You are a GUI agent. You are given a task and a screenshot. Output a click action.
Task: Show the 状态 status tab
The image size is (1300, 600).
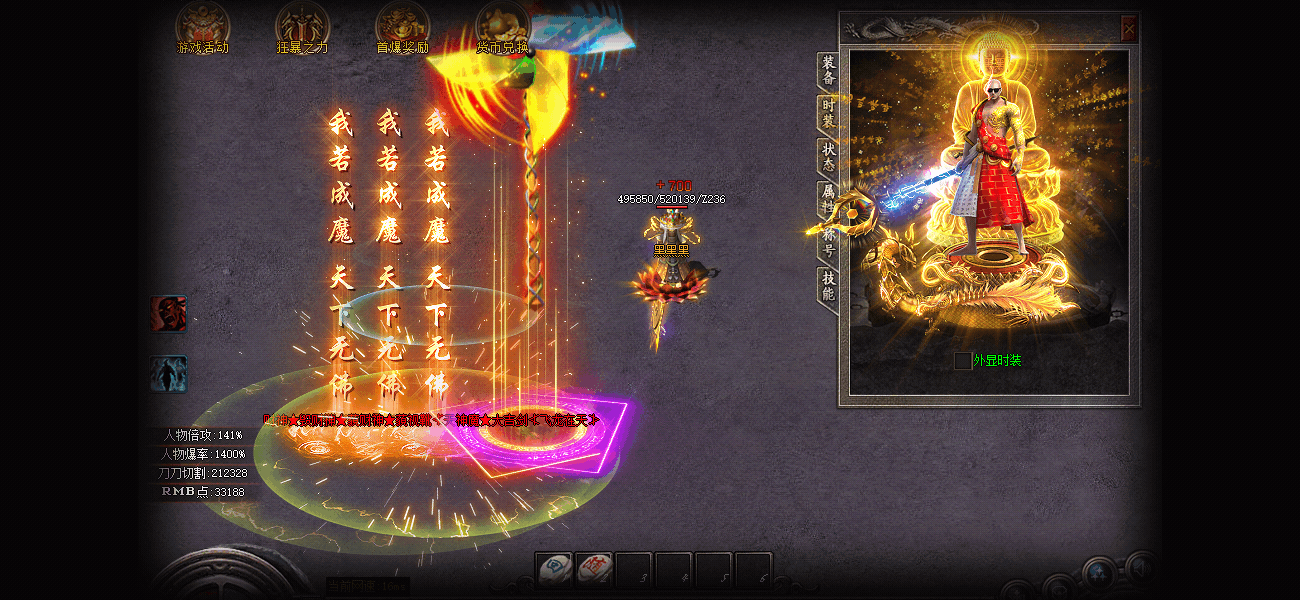[828, 156]
